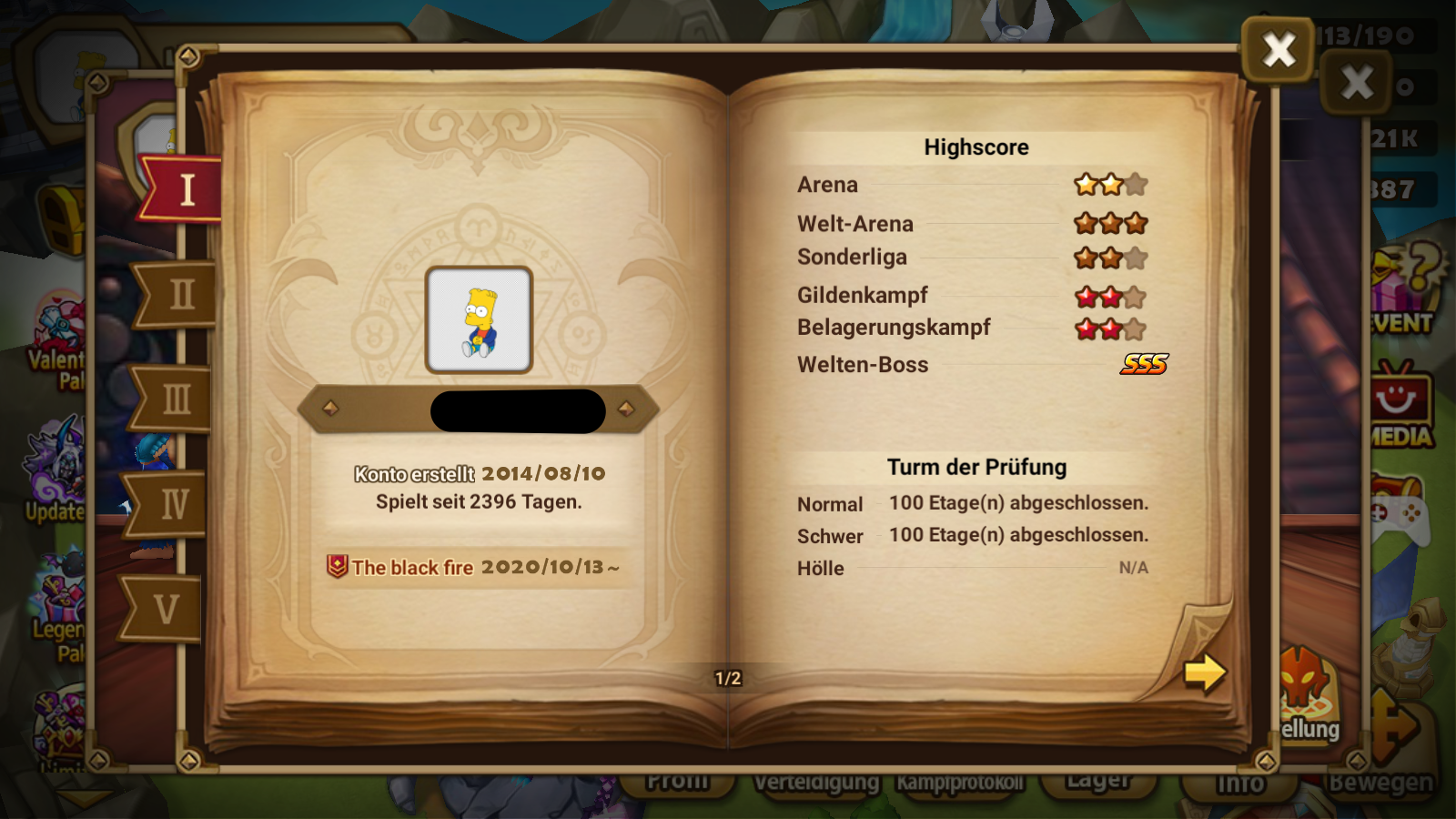Click the Bart Simpson profile avatar
Screen dimensions: 1456x819
[x=479, y=319]
